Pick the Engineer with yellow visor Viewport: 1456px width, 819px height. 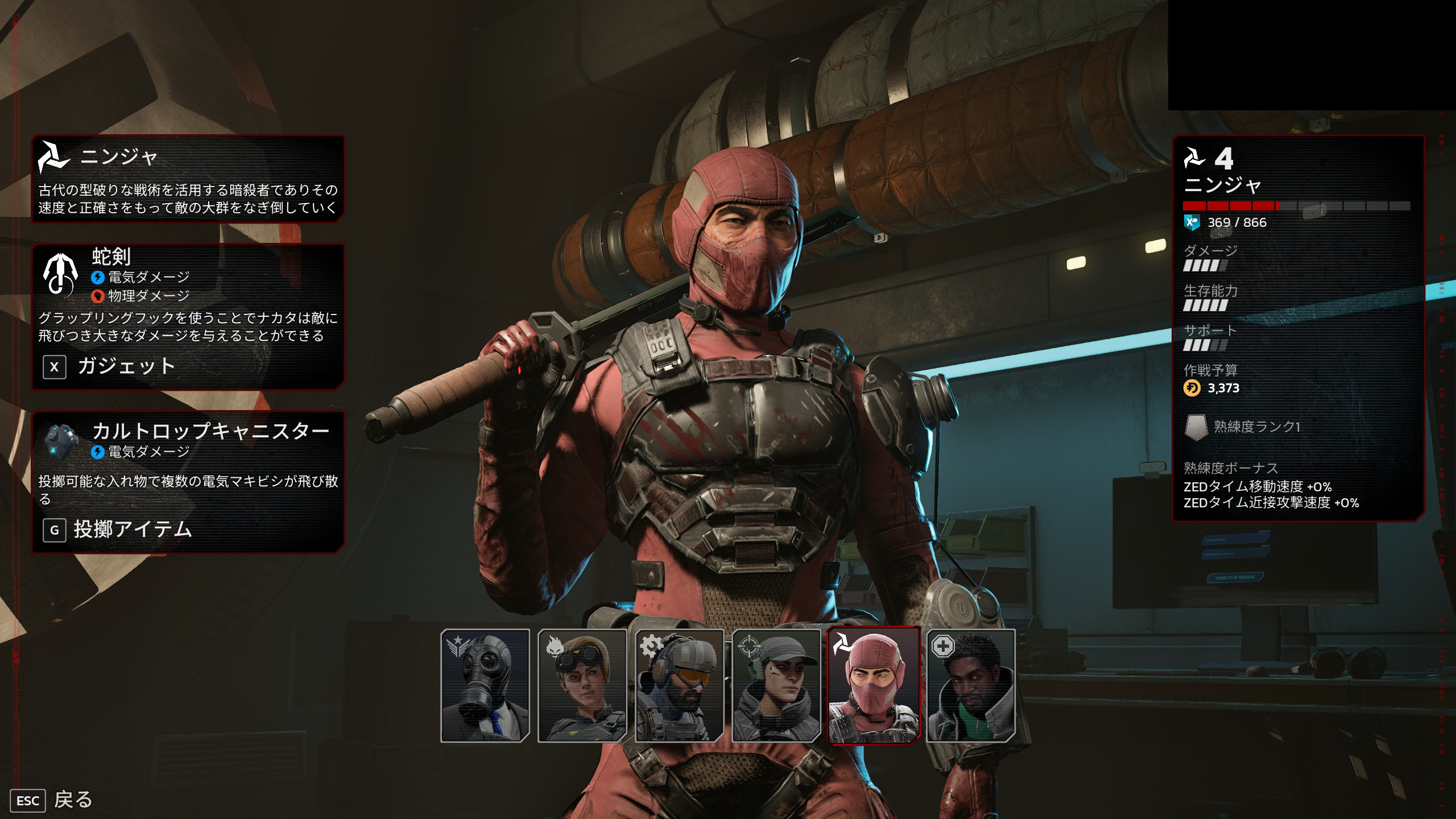[x=679, y=685]
